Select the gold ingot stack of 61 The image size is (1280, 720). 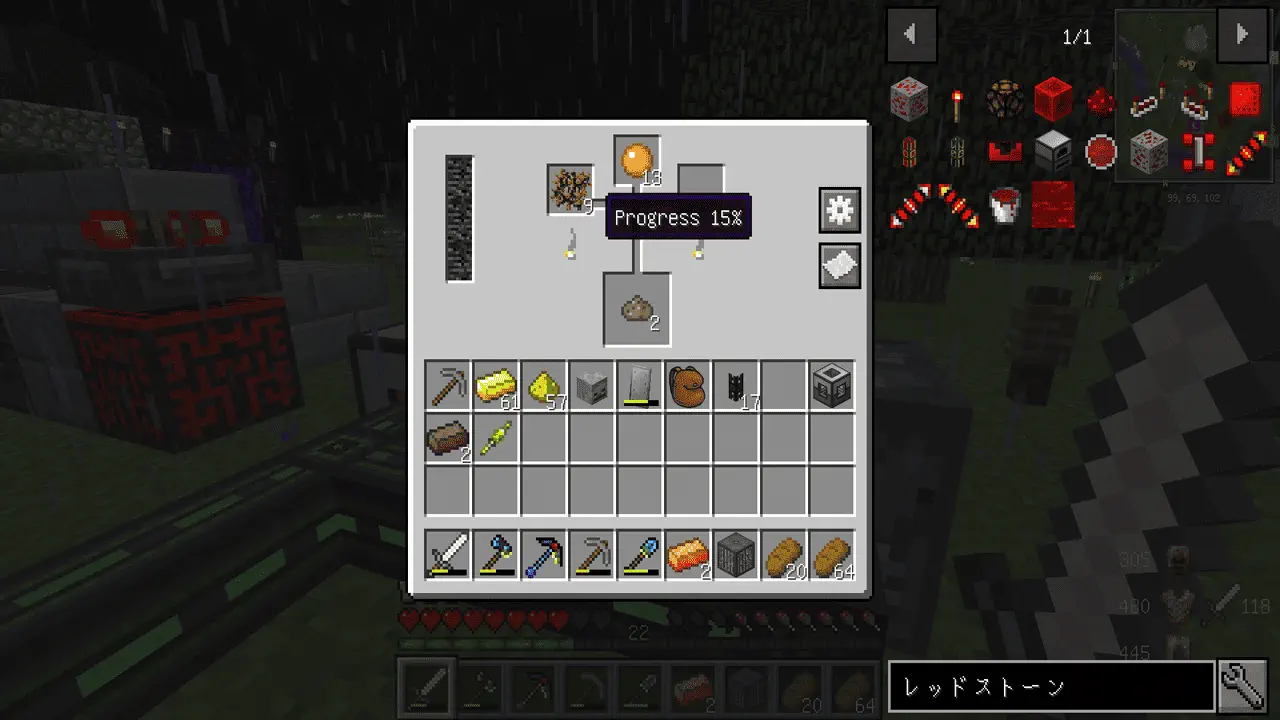click(496, 386)
